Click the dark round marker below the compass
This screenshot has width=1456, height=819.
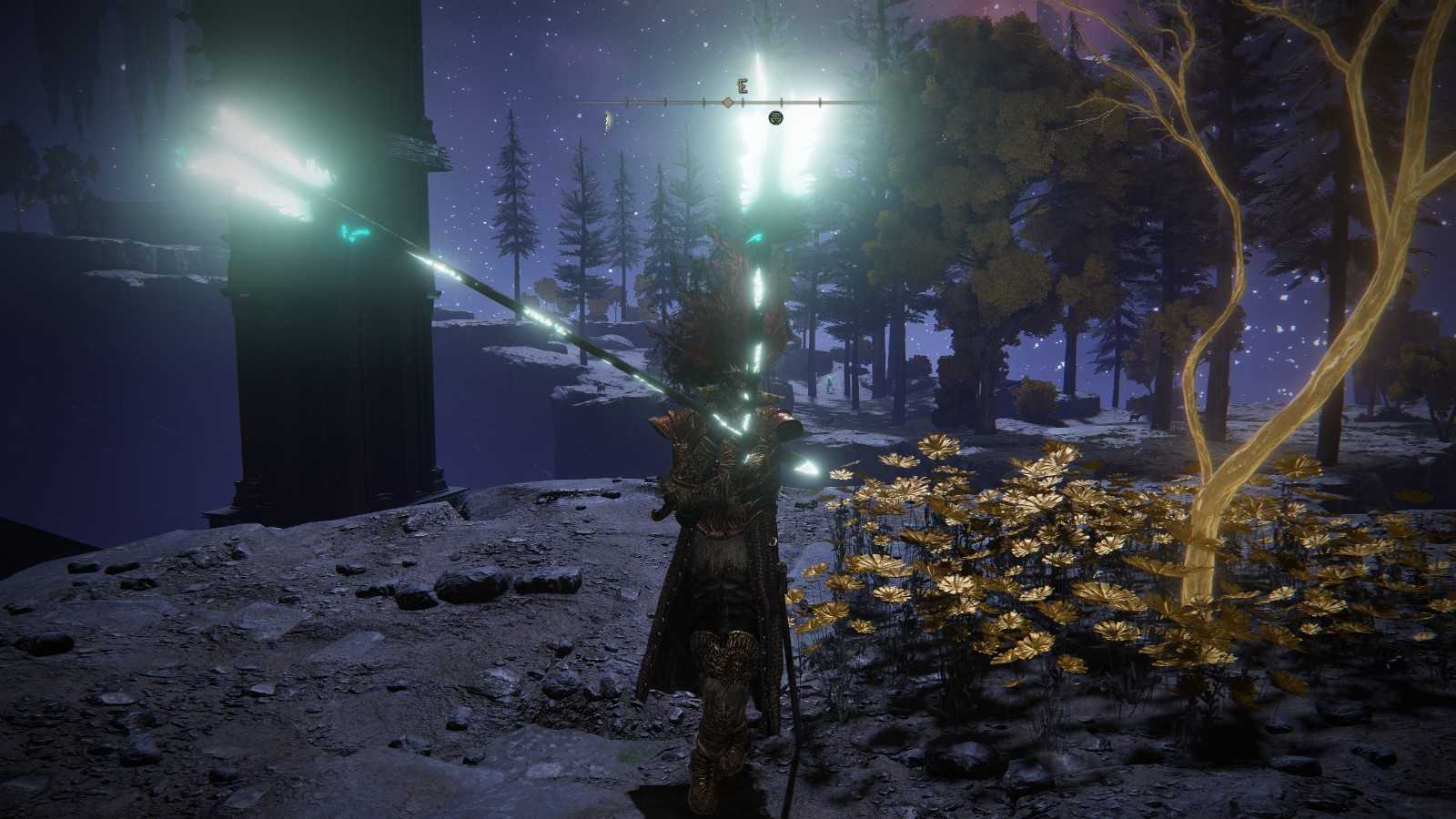pyautogui.click(x=775, y=117)
